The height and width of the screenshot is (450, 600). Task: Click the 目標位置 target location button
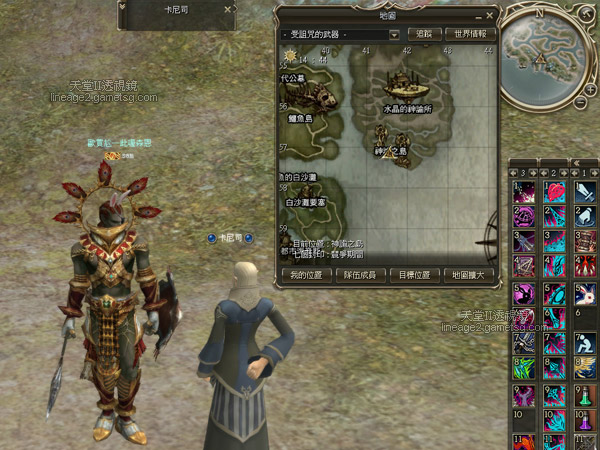coord(414,274)
